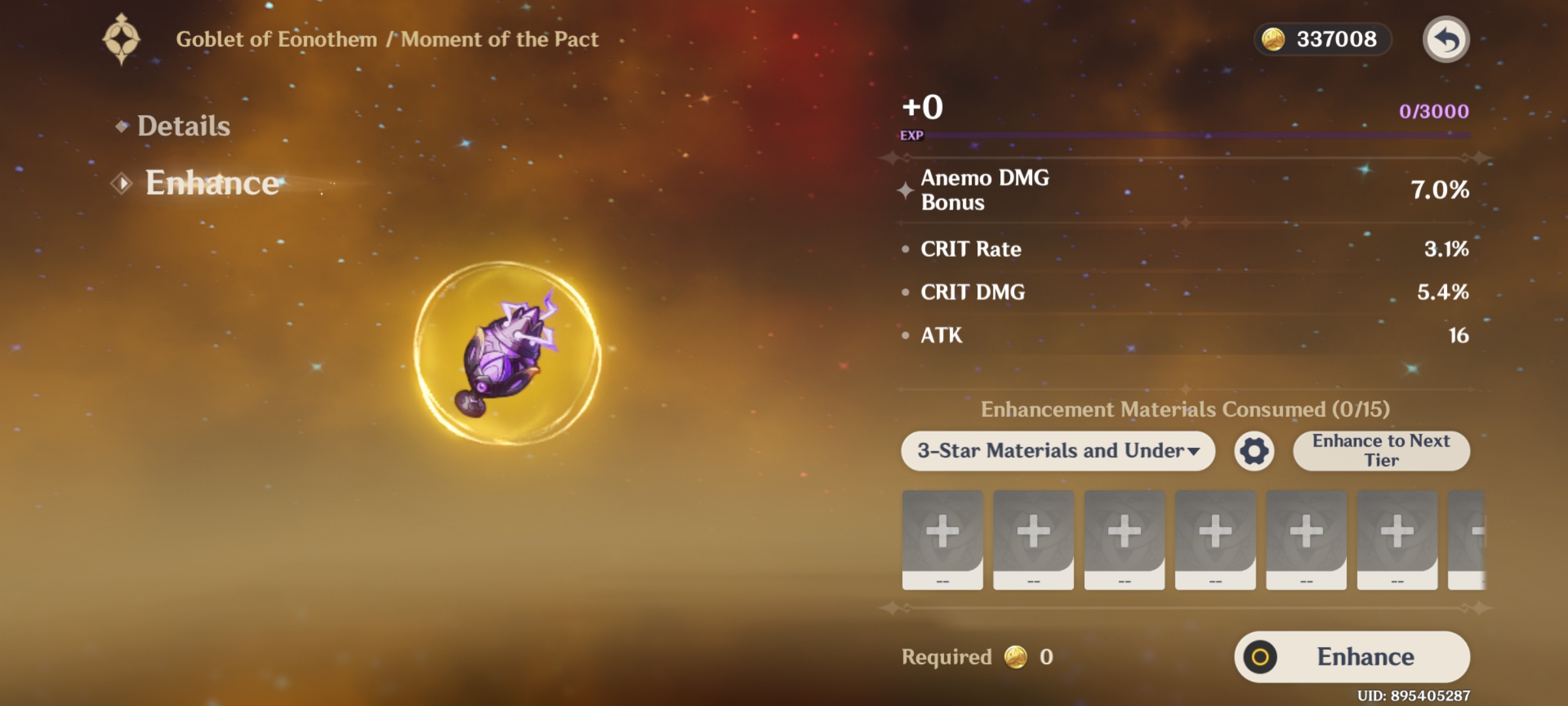Select the Enhance tab
The height and width of the screenshot is (706, 1568).
(211, 183)
